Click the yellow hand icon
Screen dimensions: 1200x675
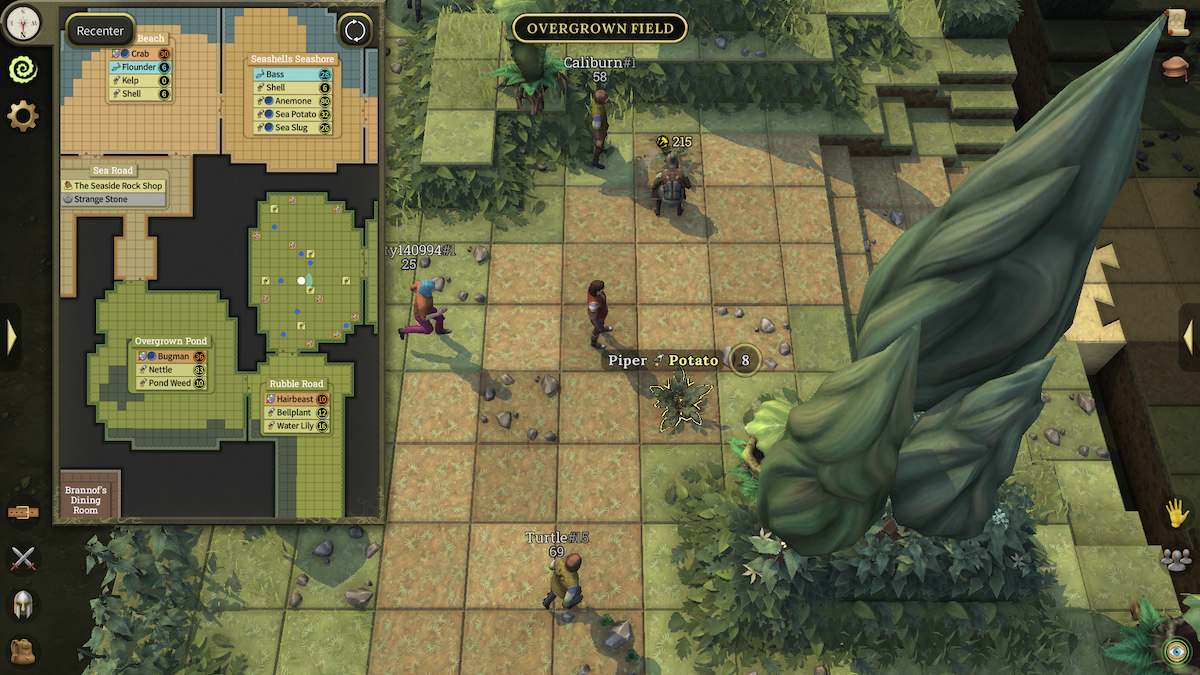[x=1177, y=513]
